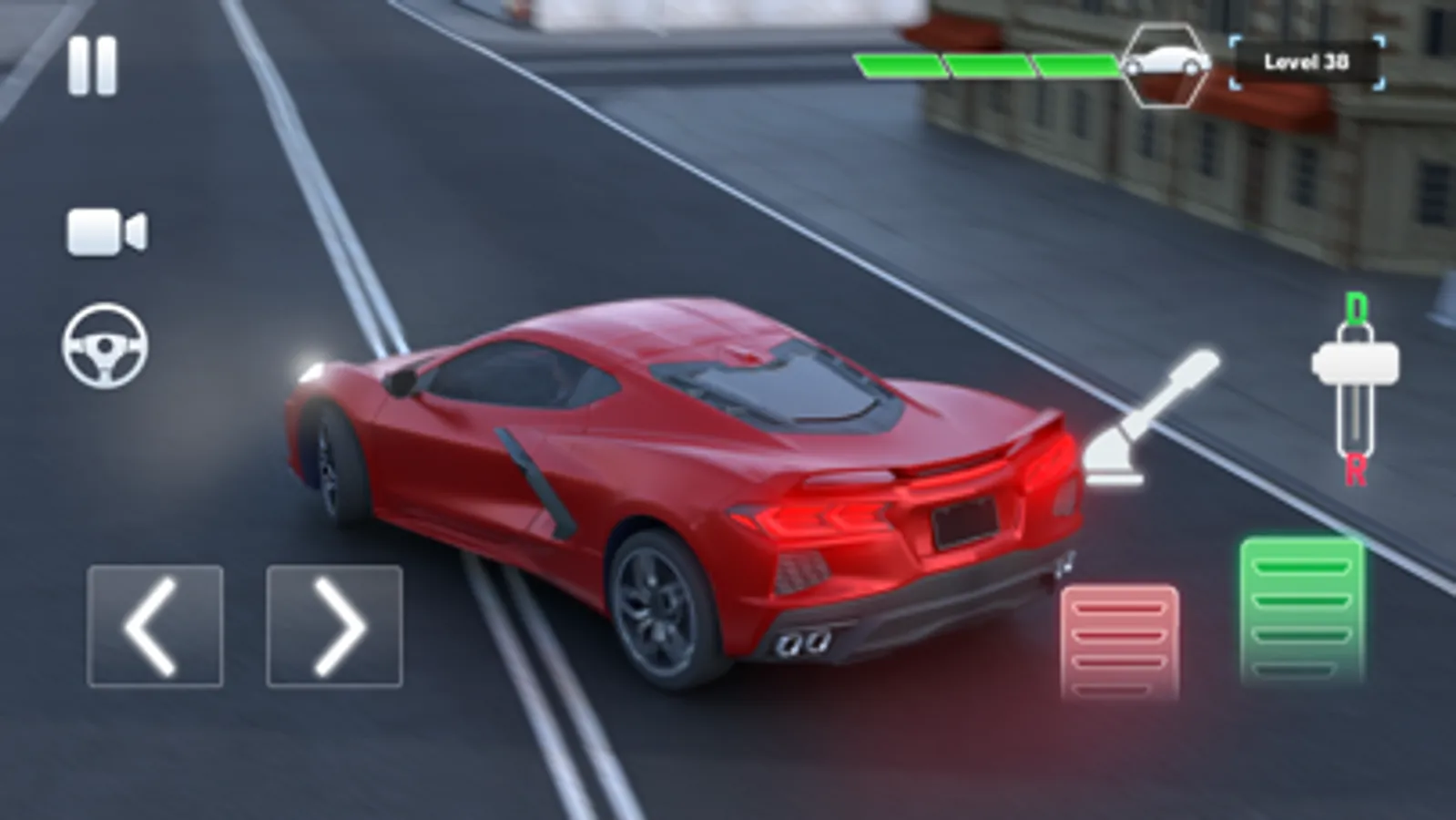Engage Drive by tapping the D label

click(1359, 307)
